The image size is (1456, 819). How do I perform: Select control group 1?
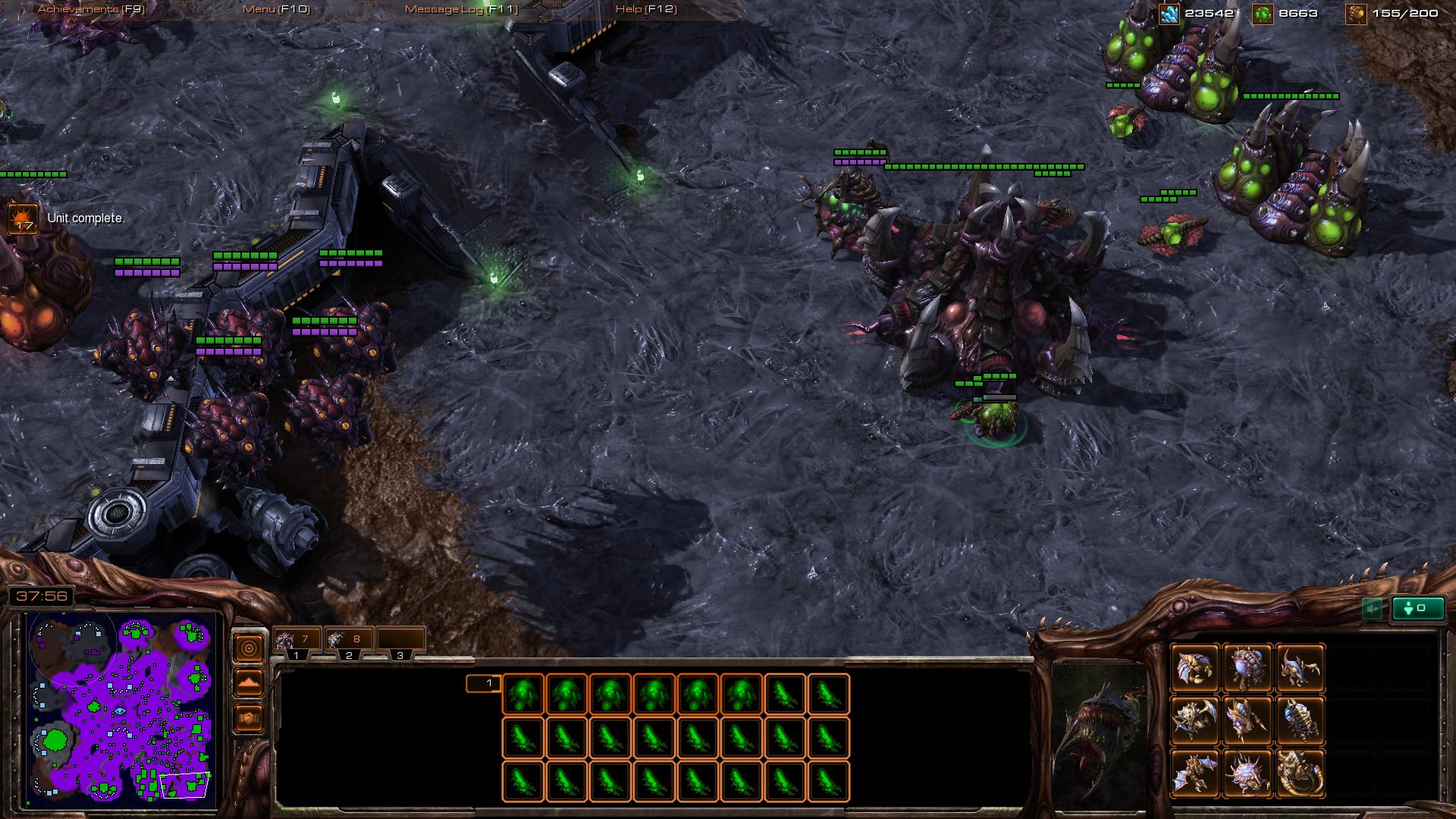[297, 642]
